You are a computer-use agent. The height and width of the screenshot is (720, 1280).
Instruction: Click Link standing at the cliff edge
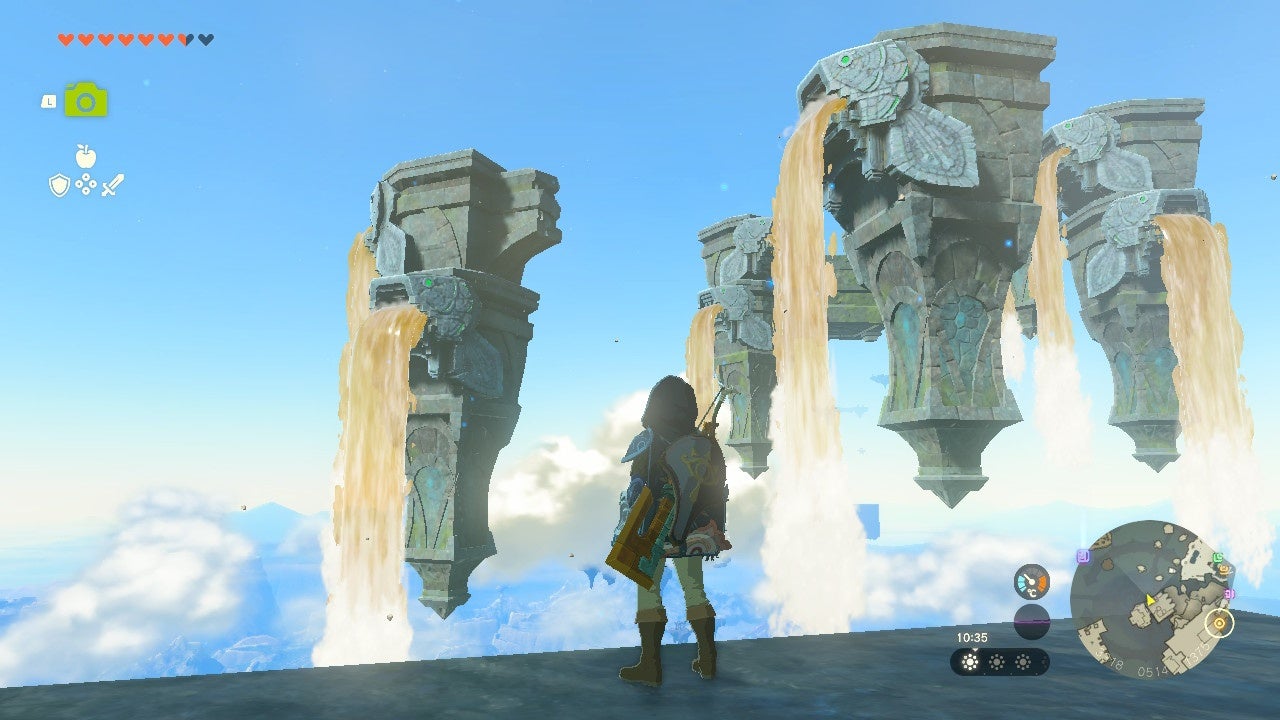click(x=675, y=510)
